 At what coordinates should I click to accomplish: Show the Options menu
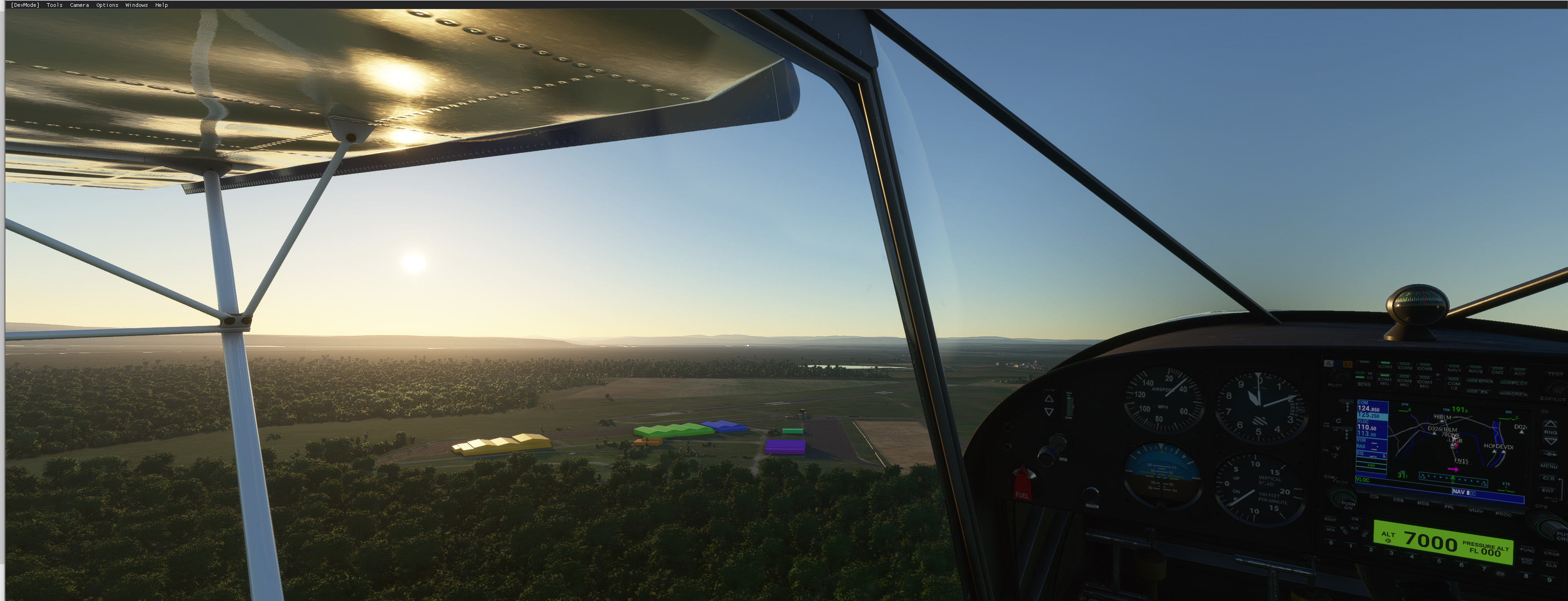tap(107, 5)
